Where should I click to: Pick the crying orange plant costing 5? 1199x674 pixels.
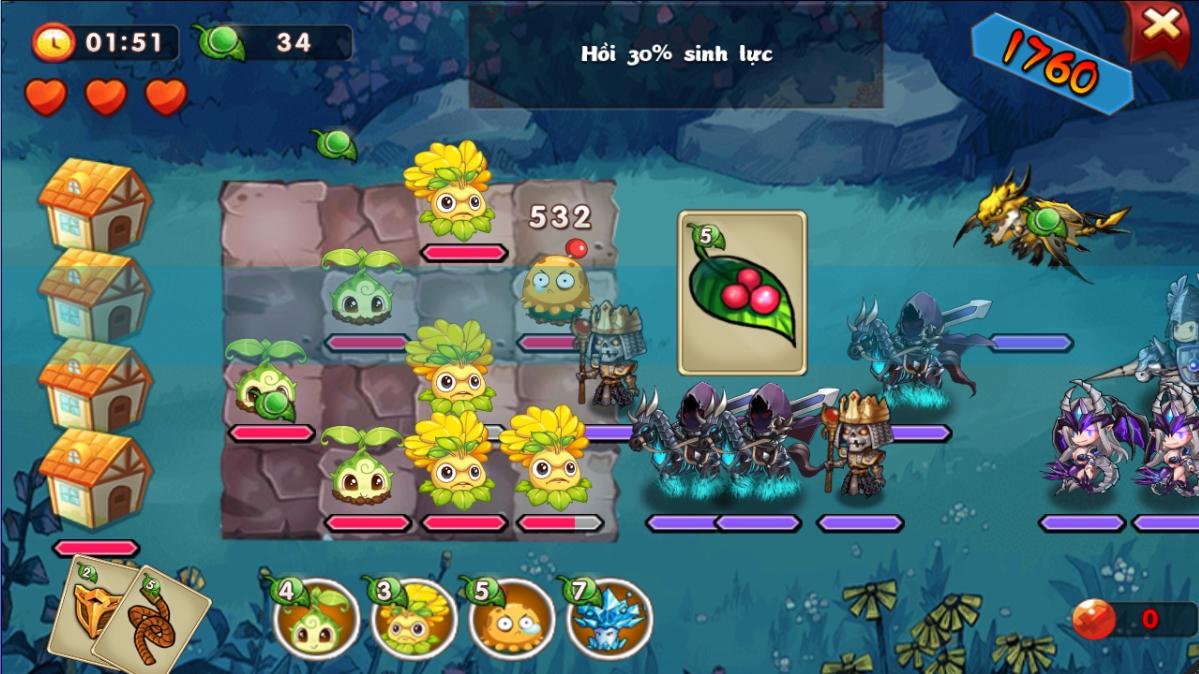[x=511, y=619]
